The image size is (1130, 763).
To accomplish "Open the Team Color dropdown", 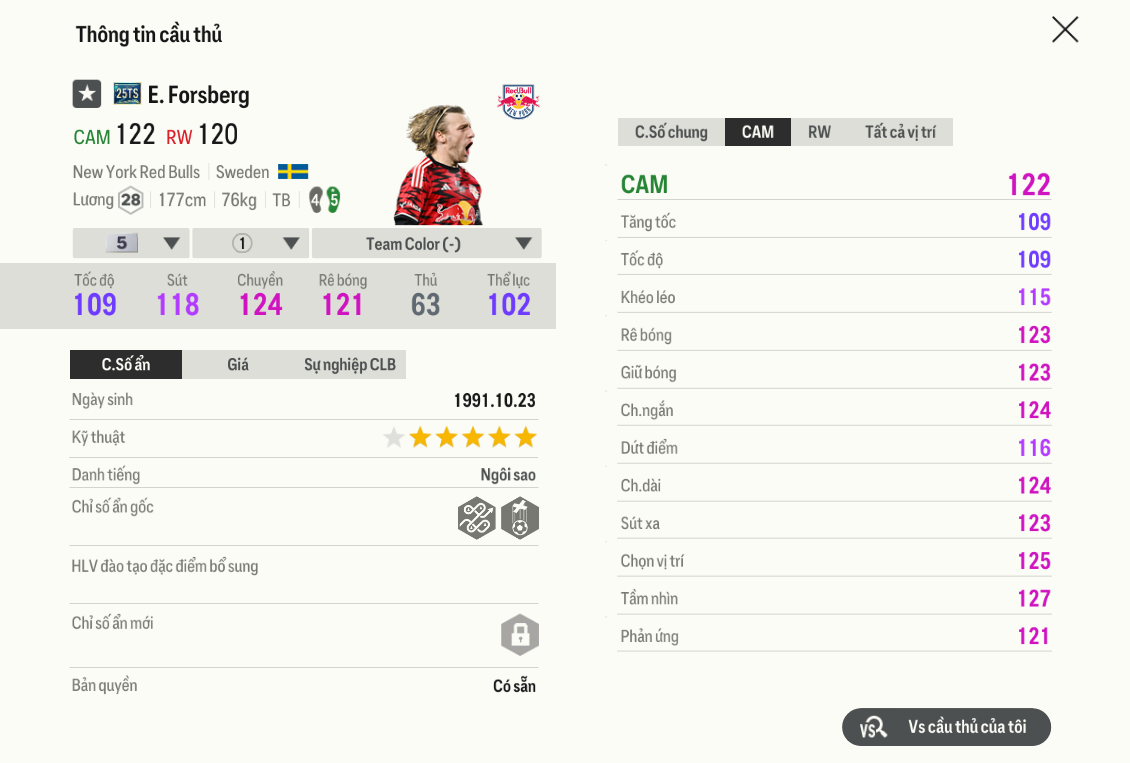I will pos(426,243).
